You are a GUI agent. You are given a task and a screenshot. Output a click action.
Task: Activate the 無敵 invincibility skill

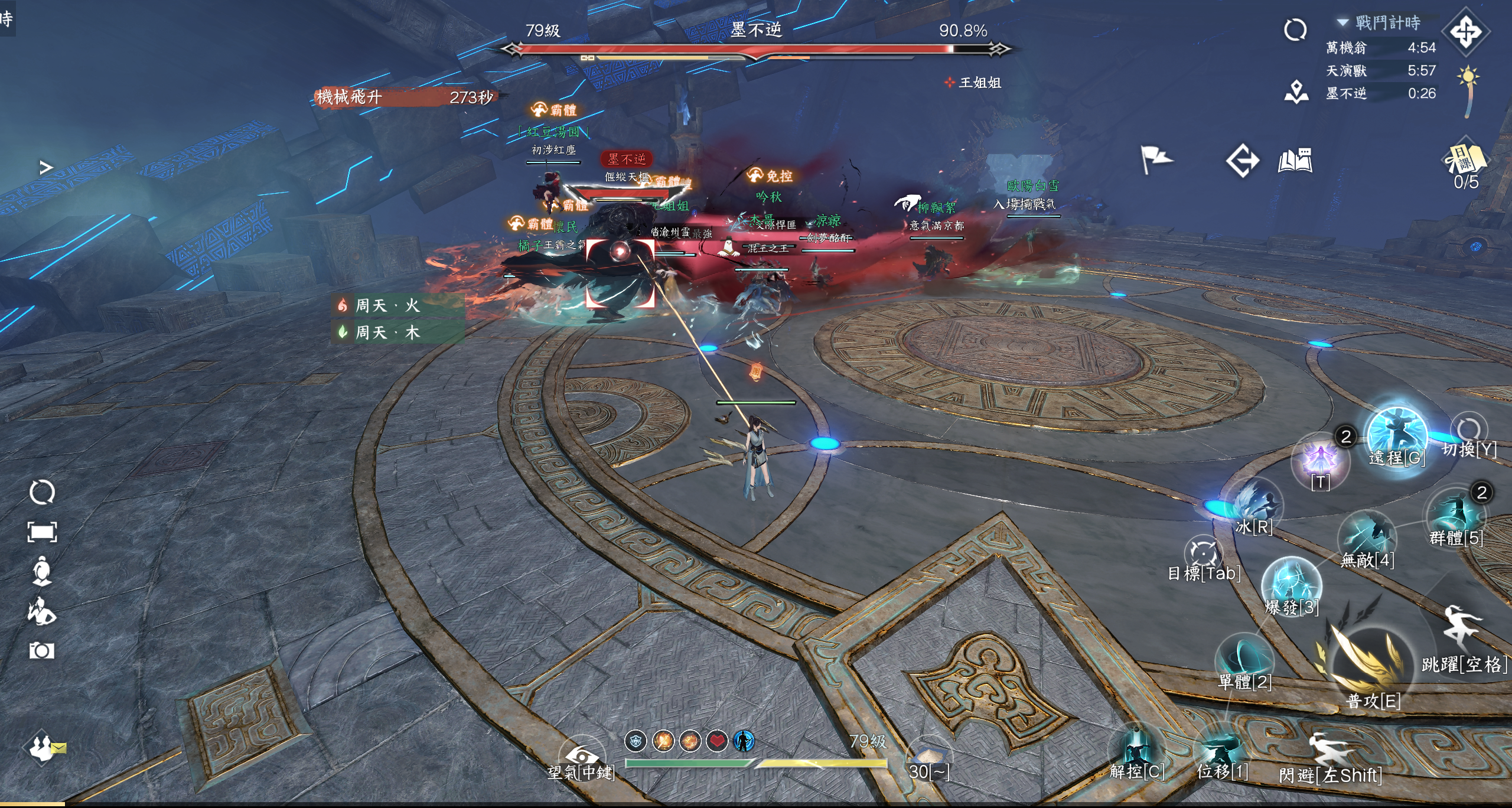pyautogui.click(x=1367, y=539)
